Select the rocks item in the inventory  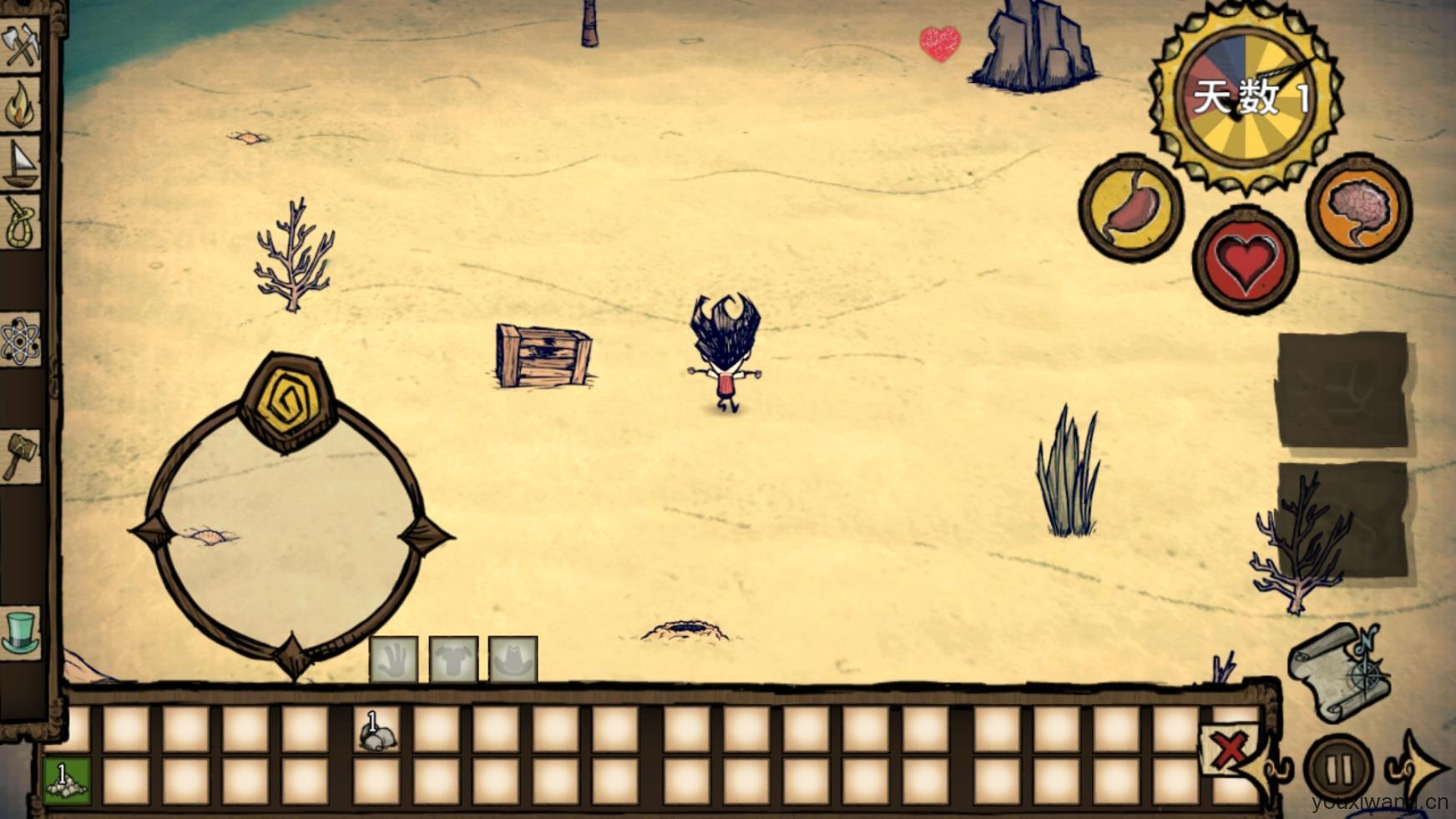377,731
